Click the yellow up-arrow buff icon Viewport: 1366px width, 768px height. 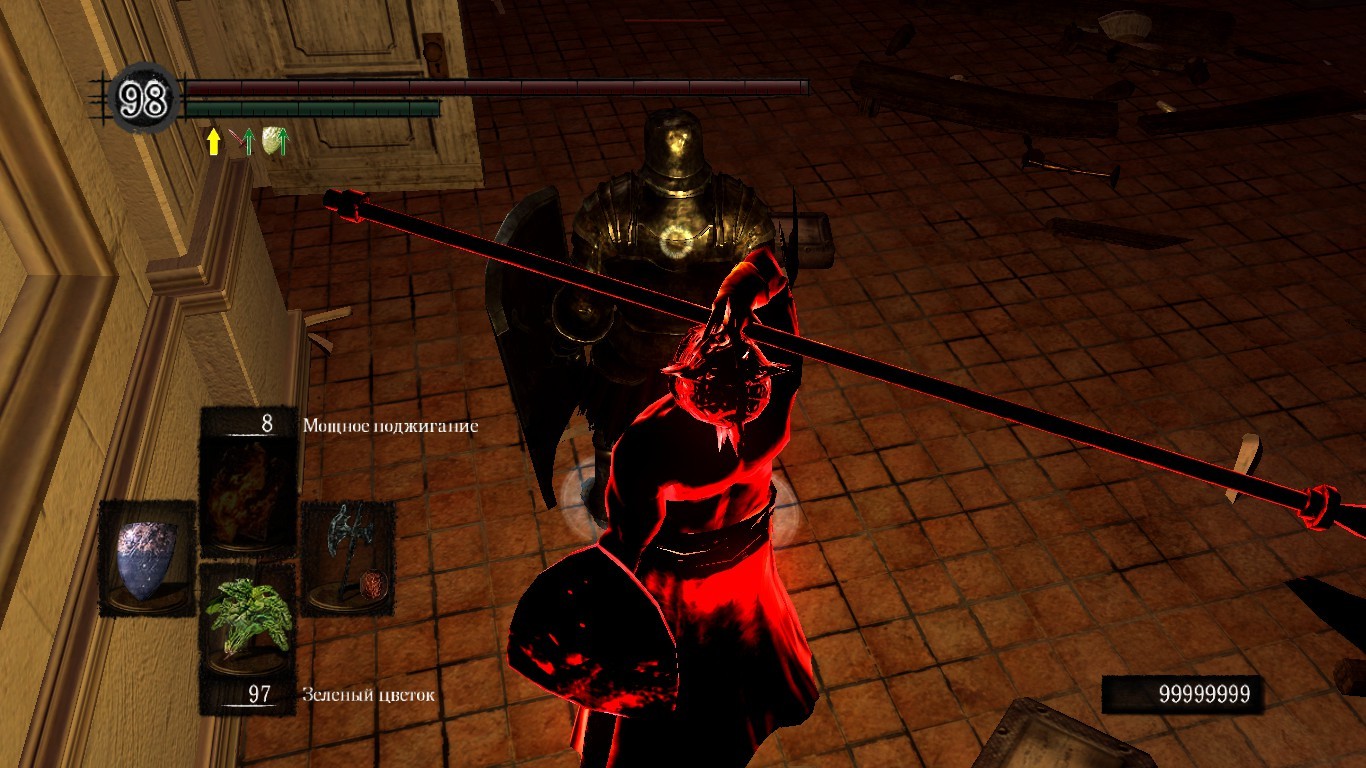pos(213,142)
